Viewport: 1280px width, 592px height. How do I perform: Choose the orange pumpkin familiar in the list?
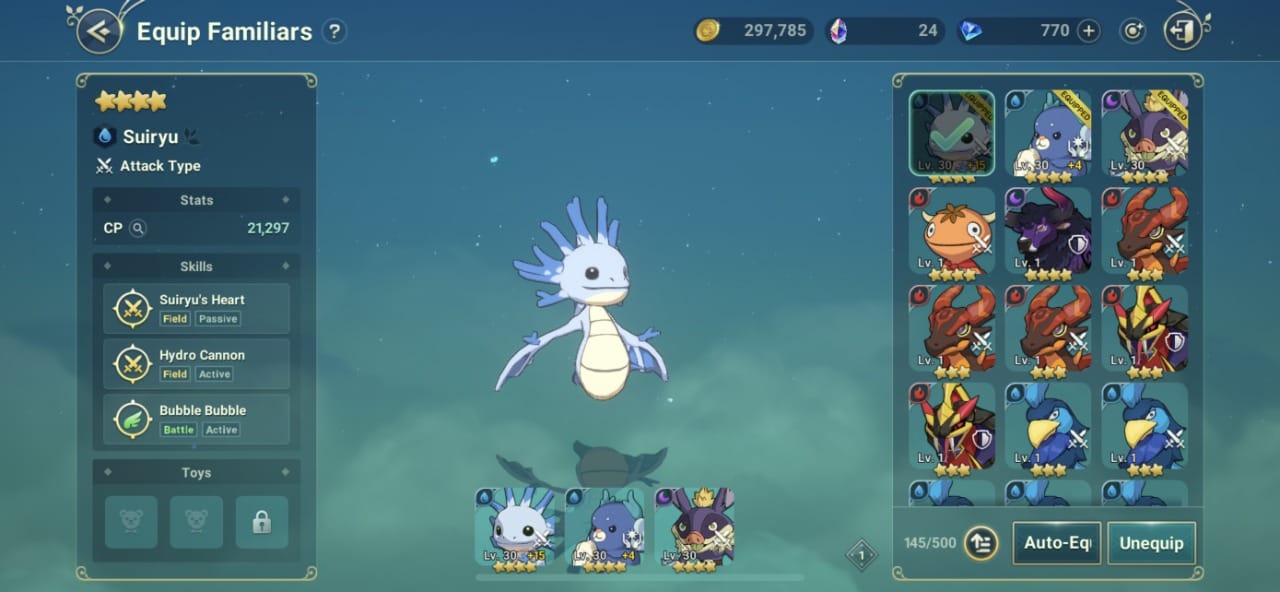(952, 231)
